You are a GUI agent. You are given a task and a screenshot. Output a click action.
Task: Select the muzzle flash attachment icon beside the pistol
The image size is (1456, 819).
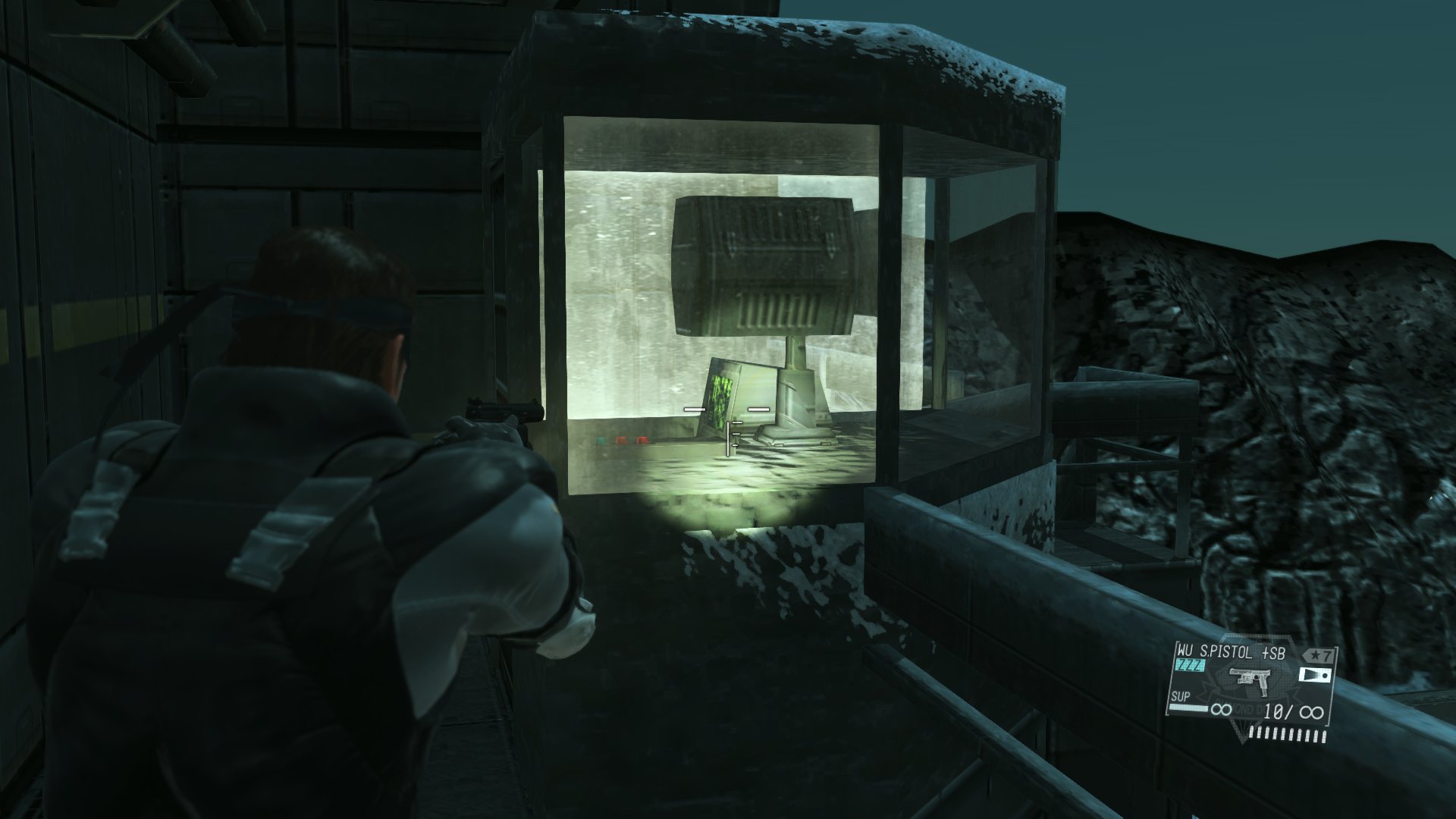pyautogui.click(x=1315, y=676)
